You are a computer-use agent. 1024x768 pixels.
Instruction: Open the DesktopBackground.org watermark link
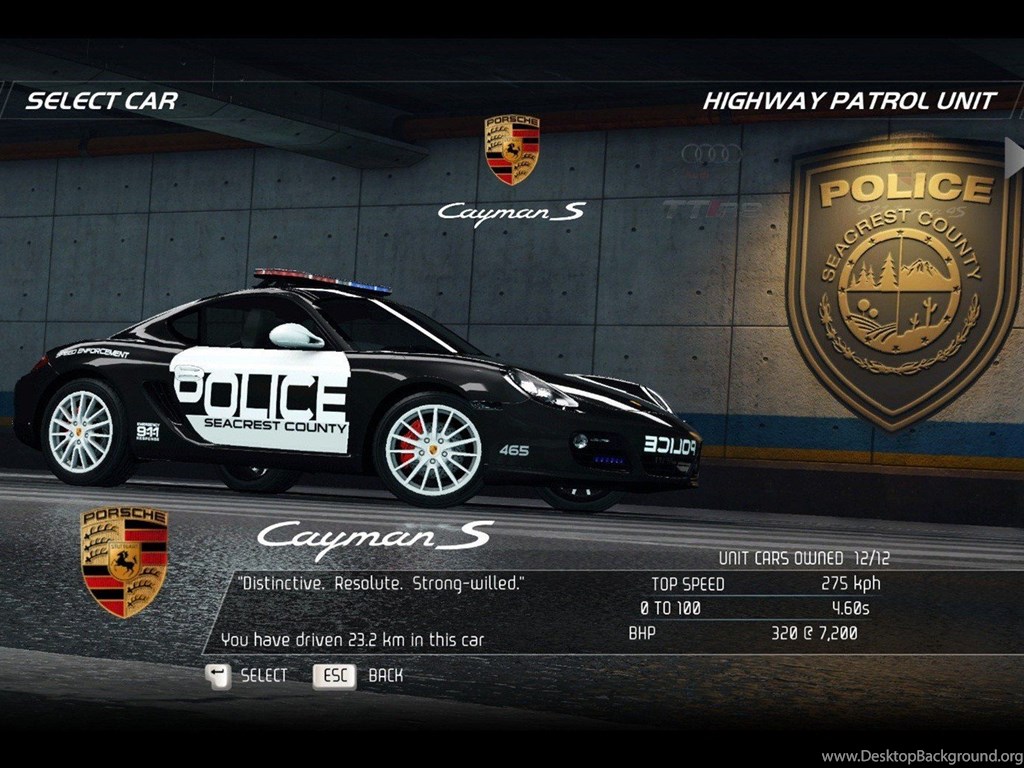point(921,756)
